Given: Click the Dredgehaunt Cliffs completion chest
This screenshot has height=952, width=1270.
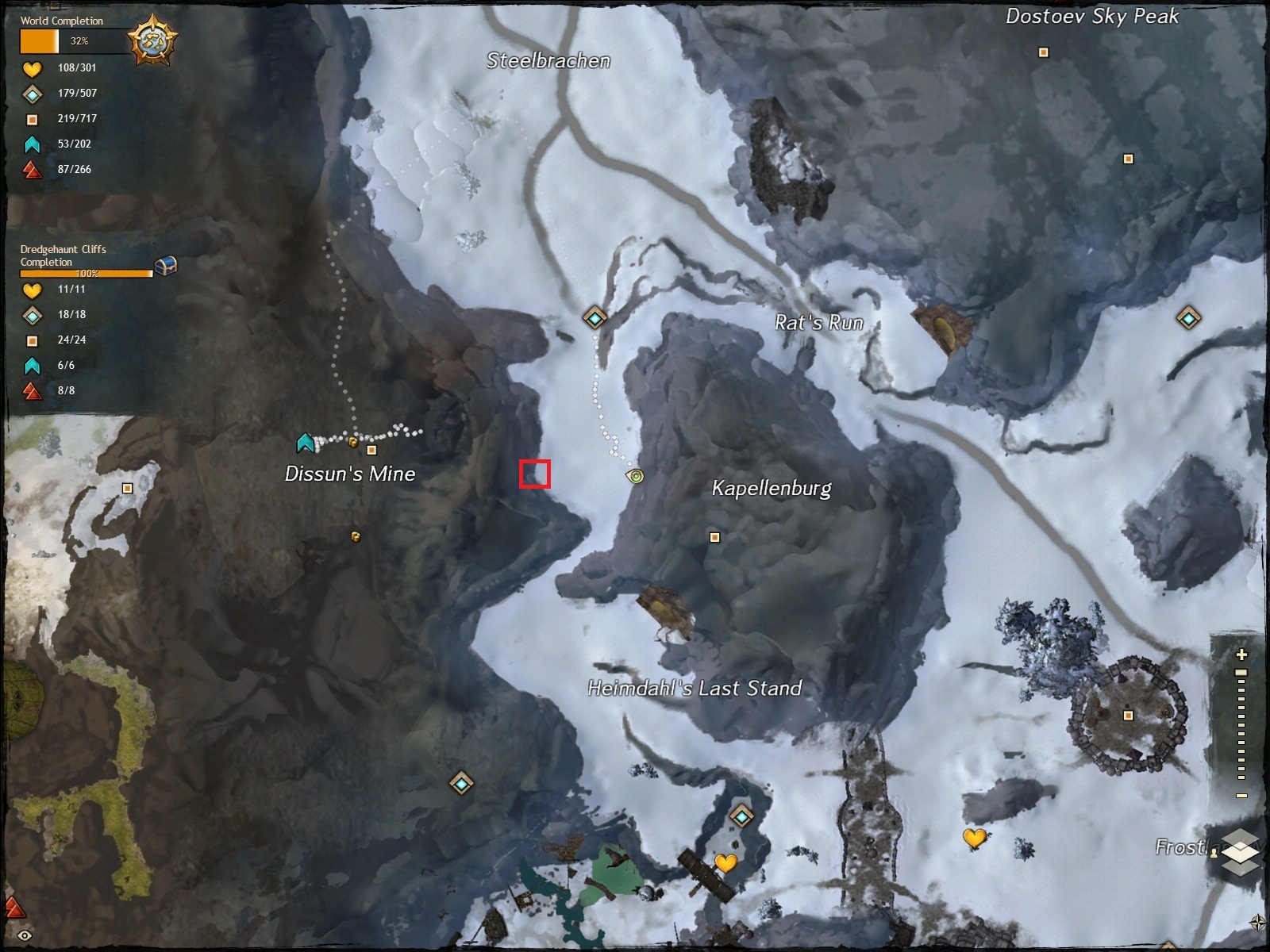Looking at the screenshot, I should tap(165, 267).
